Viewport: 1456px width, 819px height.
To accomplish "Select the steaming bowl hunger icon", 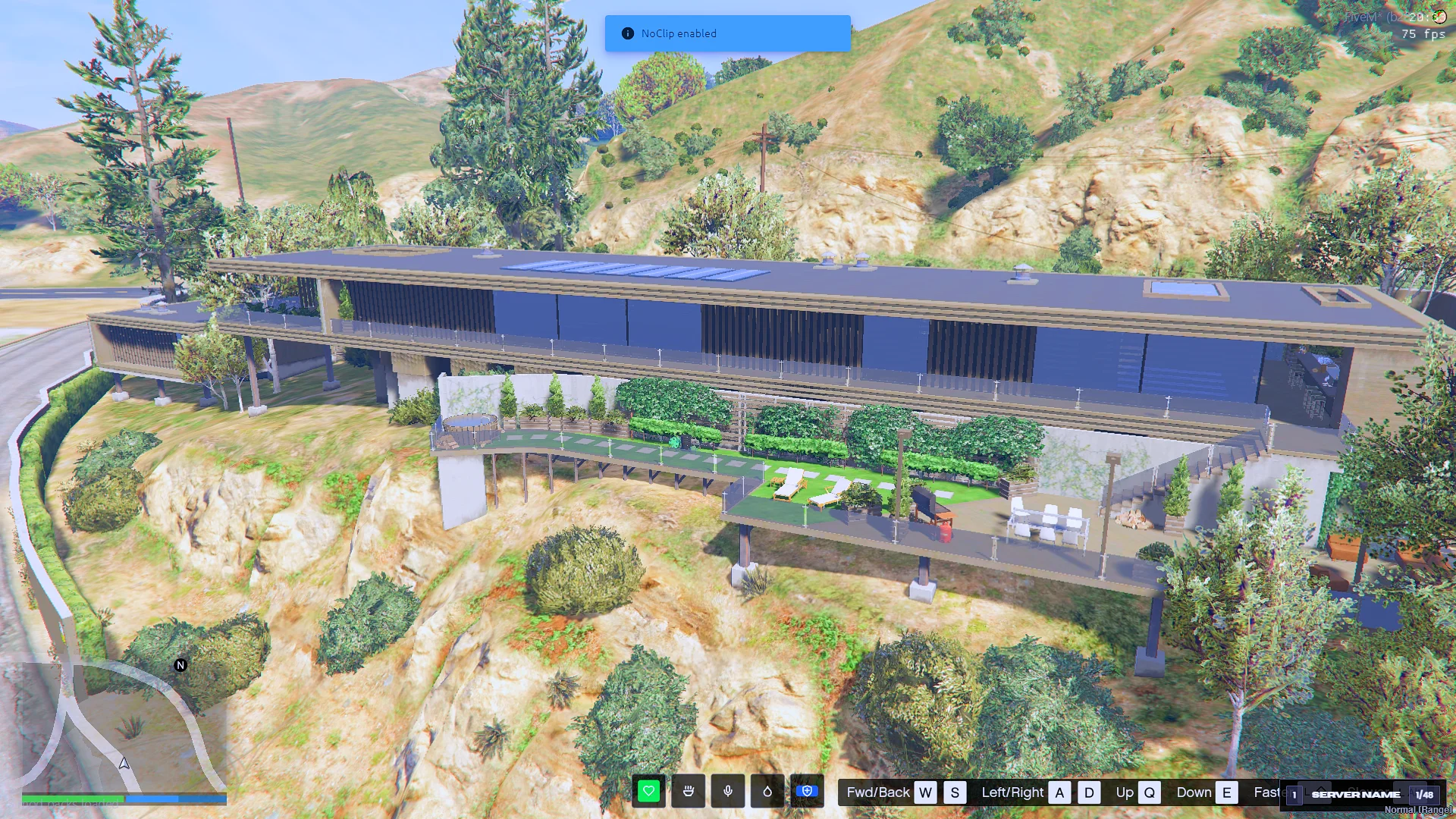I will point(689,792).
